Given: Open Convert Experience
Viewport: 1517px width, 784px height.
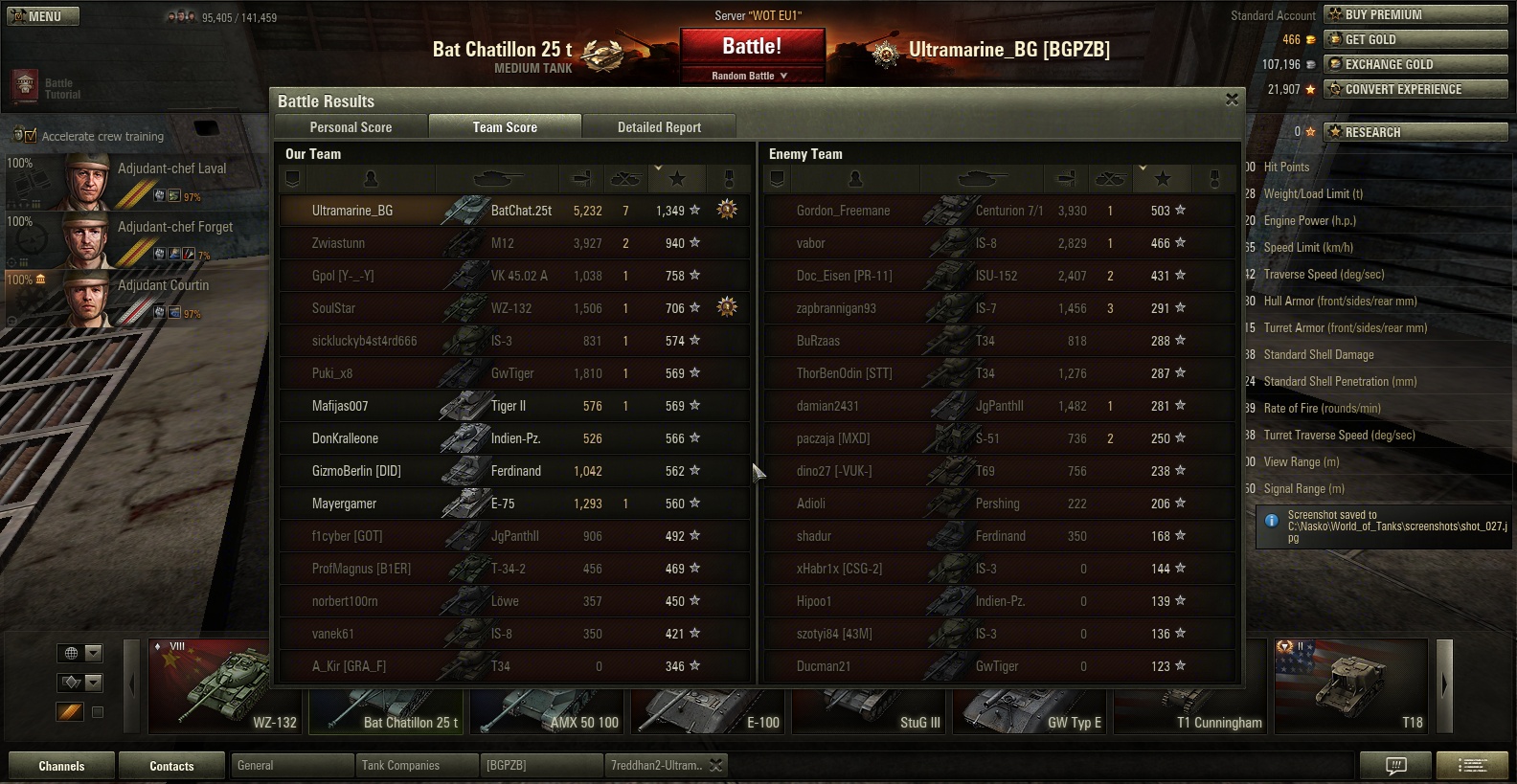Looking at the screenshot, I should tap(1415, 89).
